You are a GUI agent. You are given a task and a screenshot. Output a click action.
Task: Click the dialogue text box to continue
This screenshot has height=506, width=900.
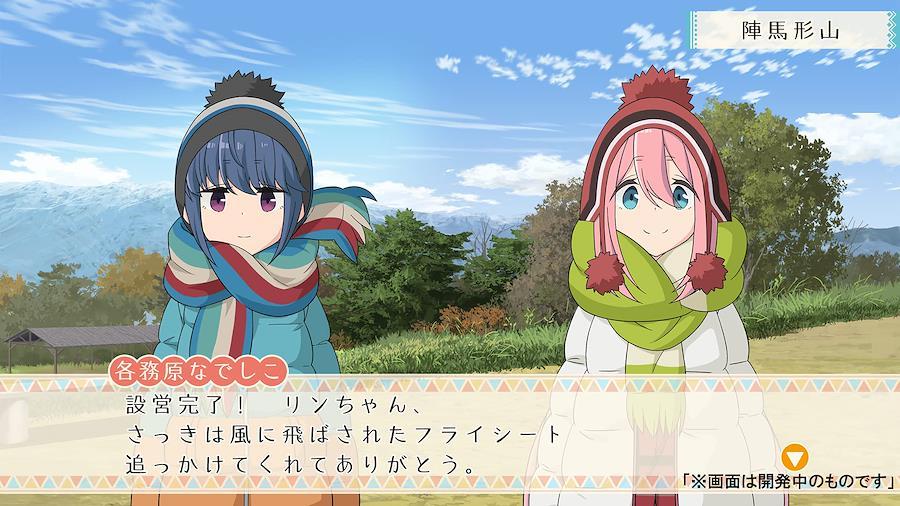pyautogui.click(x=400, y=435)
